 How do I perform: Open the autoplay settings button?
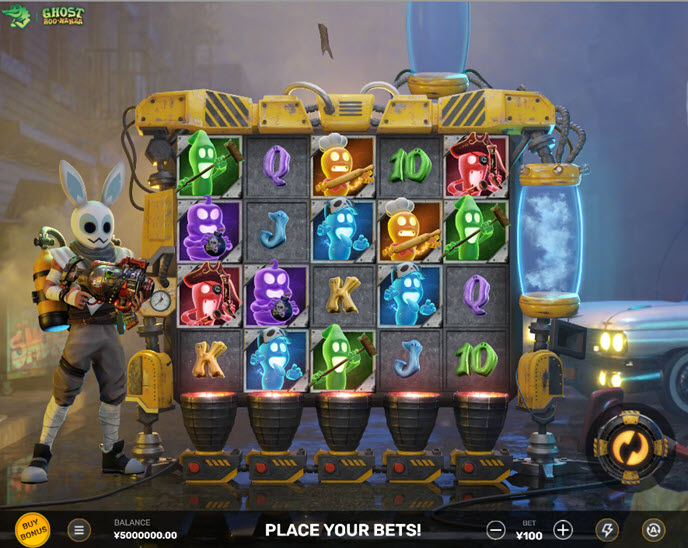coord(653,530)
